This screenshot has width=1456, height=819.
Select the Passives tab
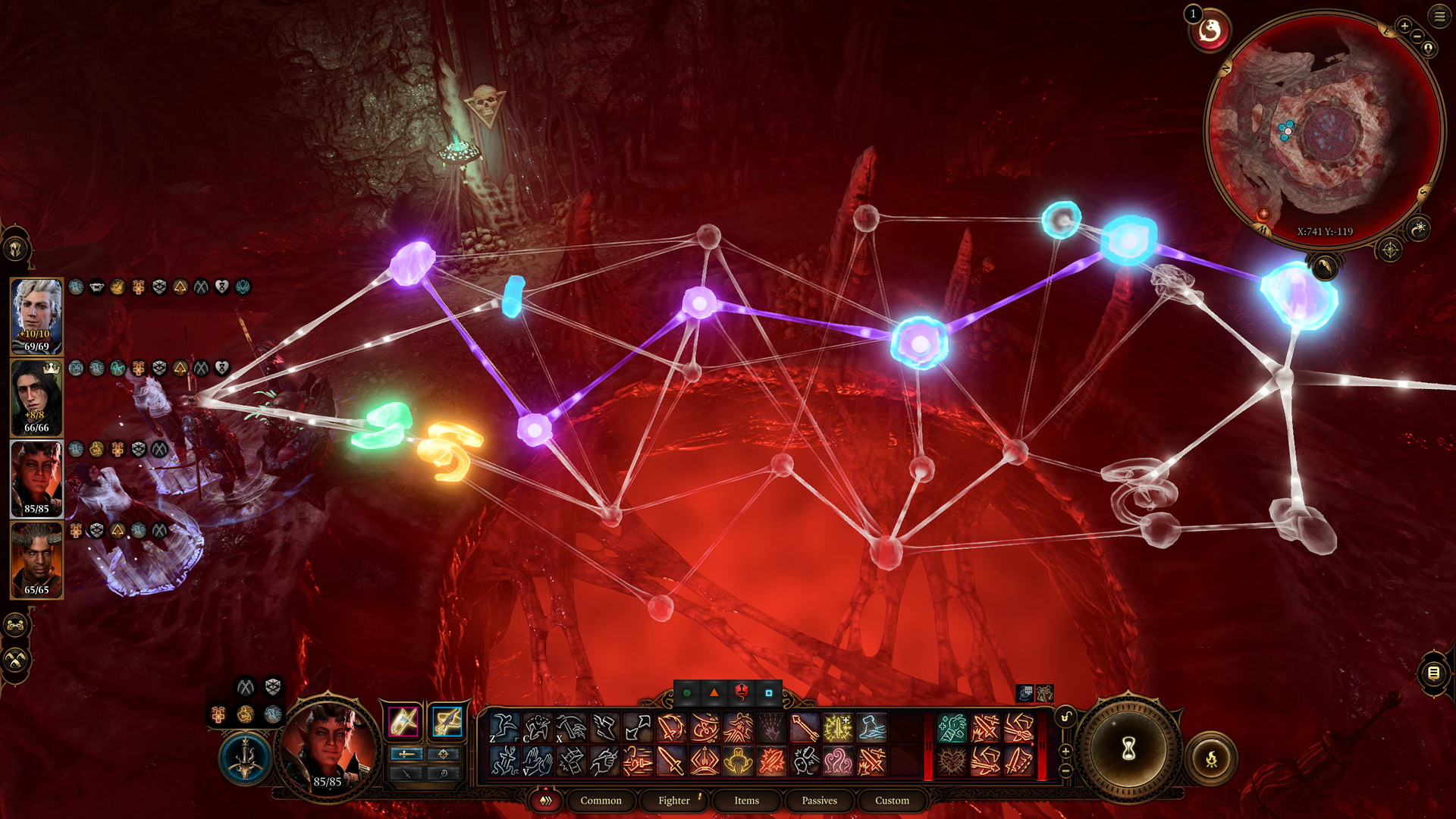coord(819,800)
